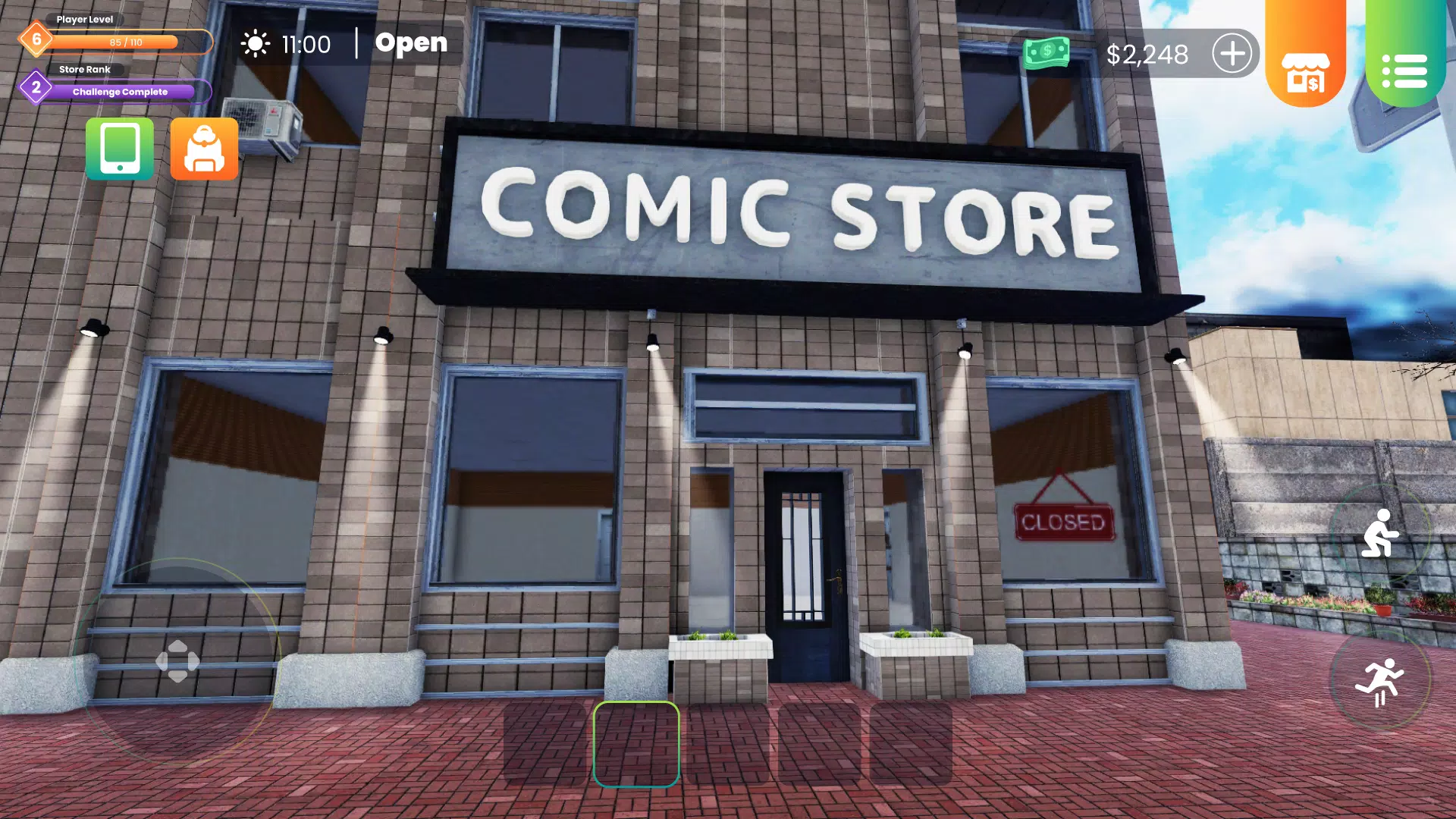Toggle the store's Open status
The width and height of the screenshot is (1456, 819).
(410, 43)
